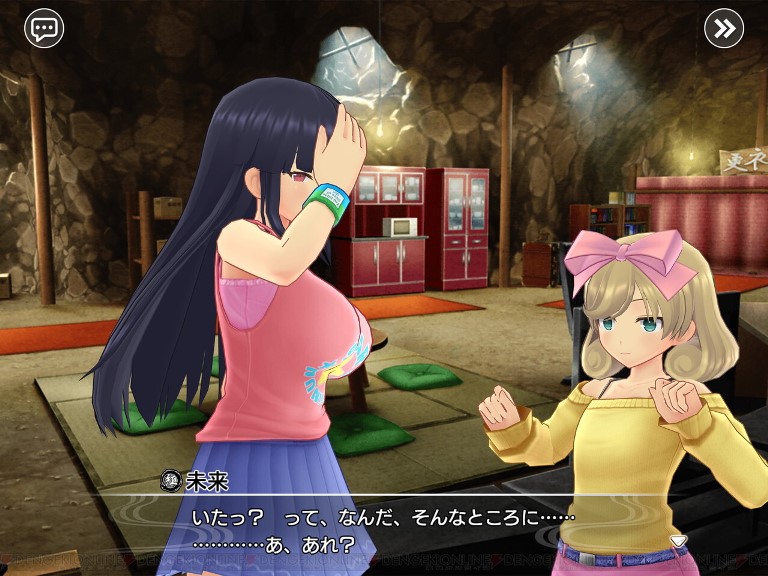Skip the scene with the fast-forward button
768x576 pixels.
(x=724, y=28)
